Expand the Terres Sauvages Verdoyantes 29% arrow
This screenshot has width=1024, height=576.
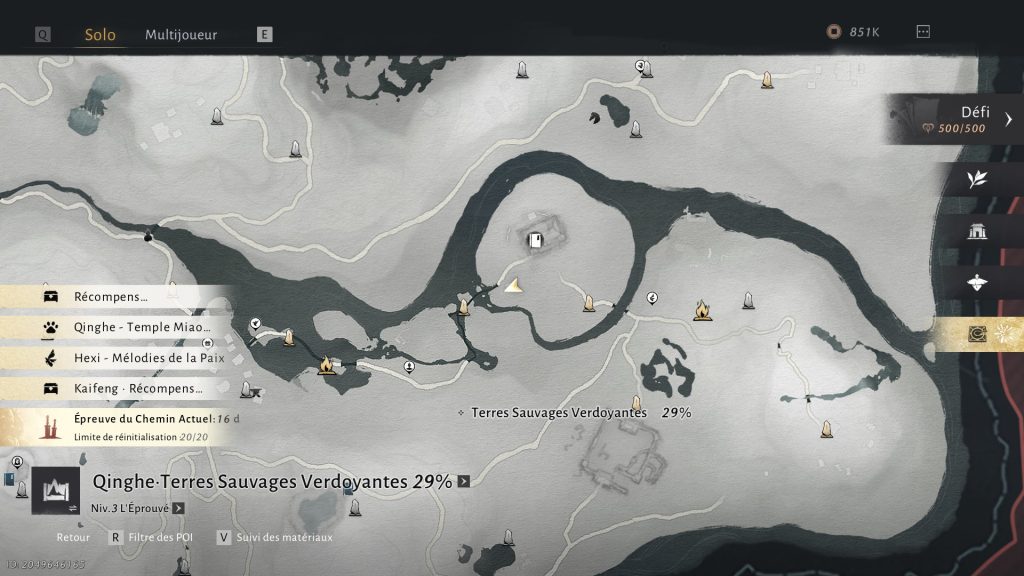[x=464, y=482]
